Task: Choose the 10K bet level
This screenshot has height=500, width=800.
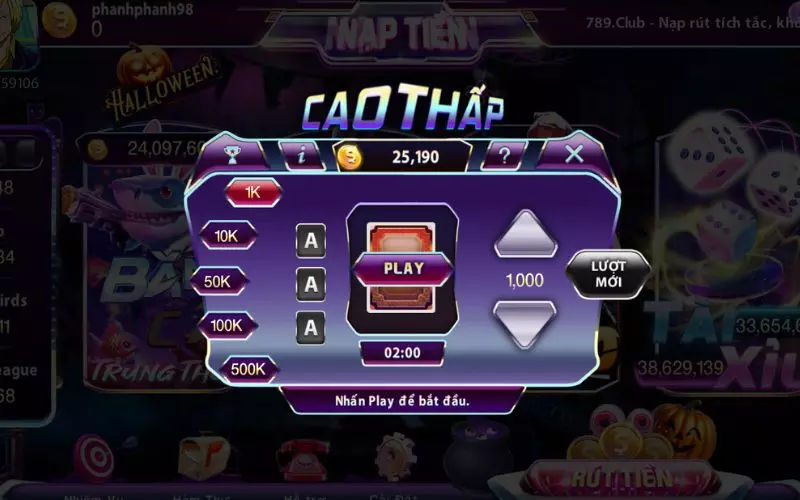Action: 229,236
